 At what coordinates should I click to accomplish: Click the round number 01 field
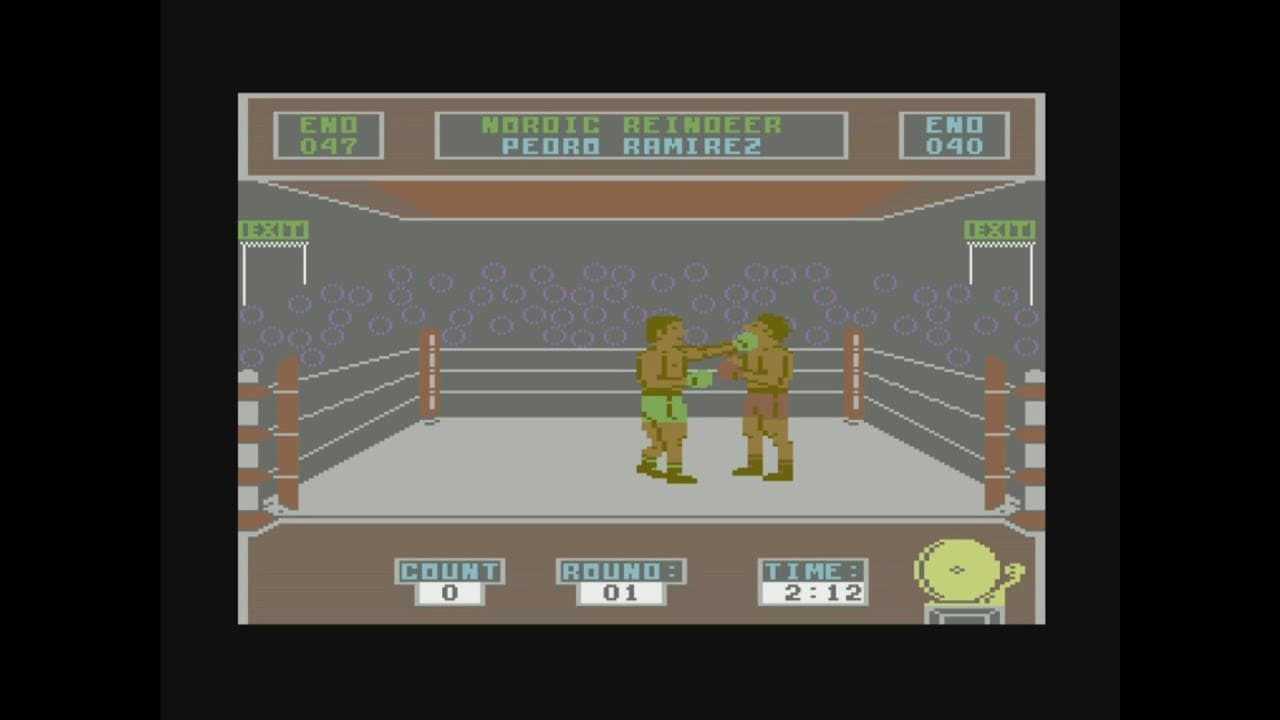click(x=618, y=591)
